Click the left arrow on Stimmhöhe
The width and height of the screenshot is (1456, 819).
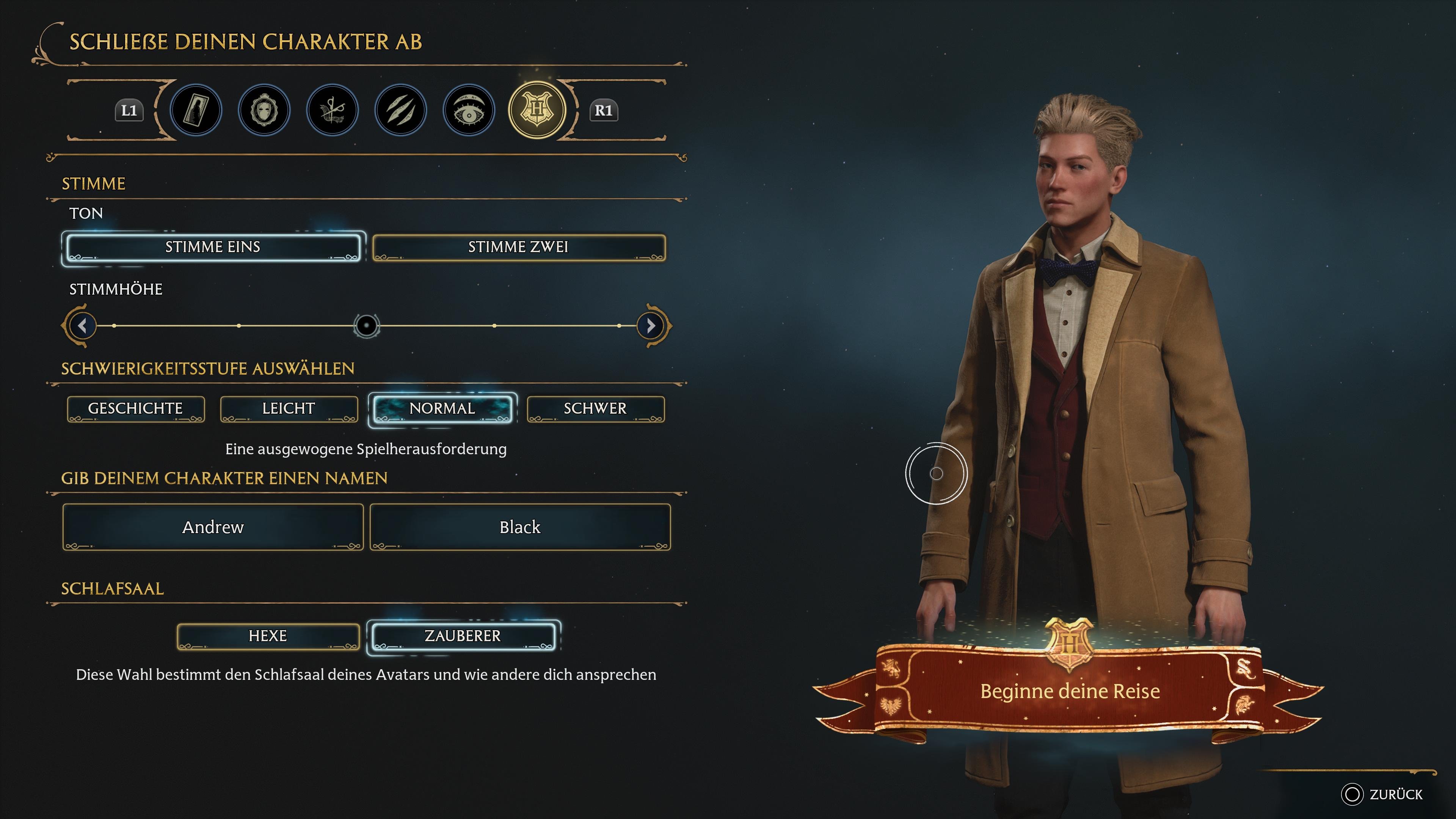coord(82,326)
